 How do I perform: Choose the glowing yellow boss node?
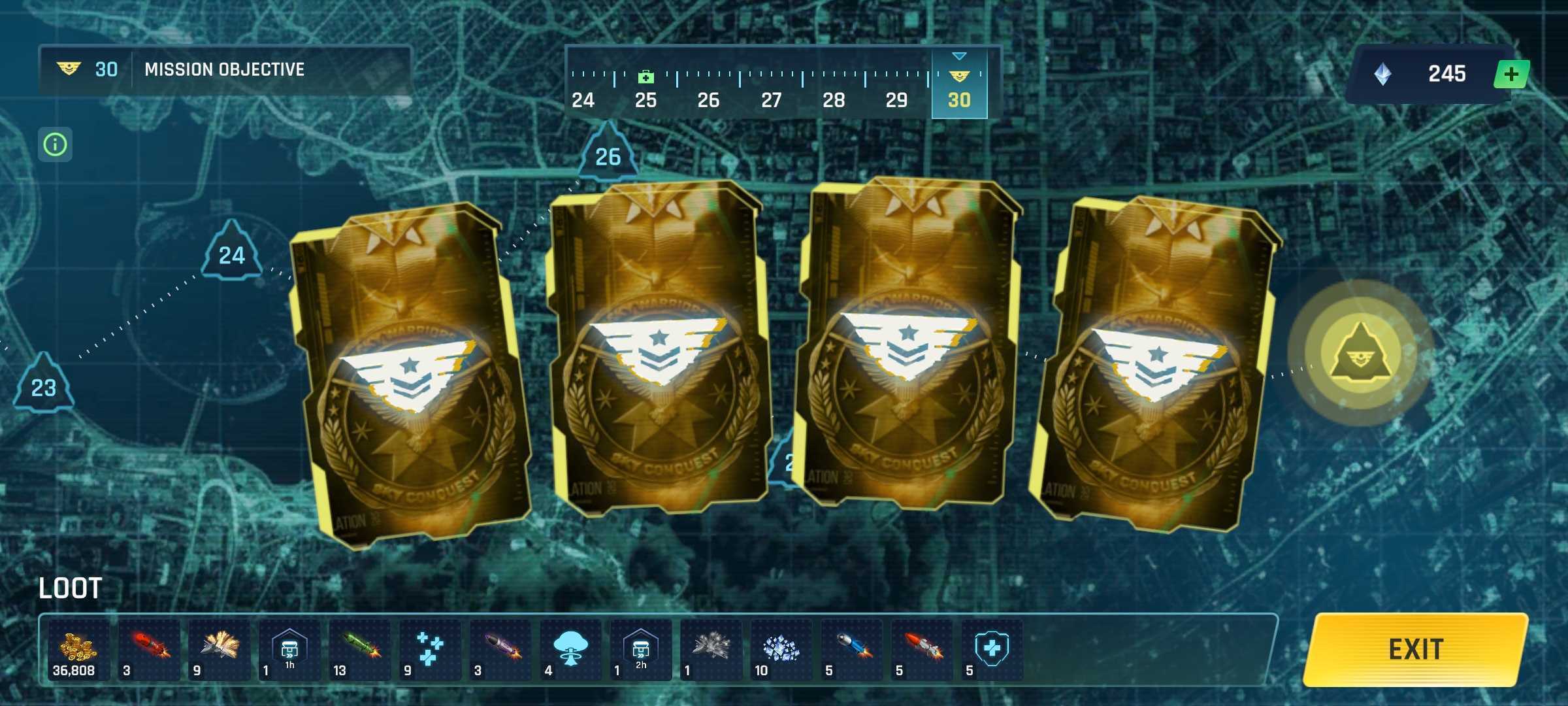1360,354
